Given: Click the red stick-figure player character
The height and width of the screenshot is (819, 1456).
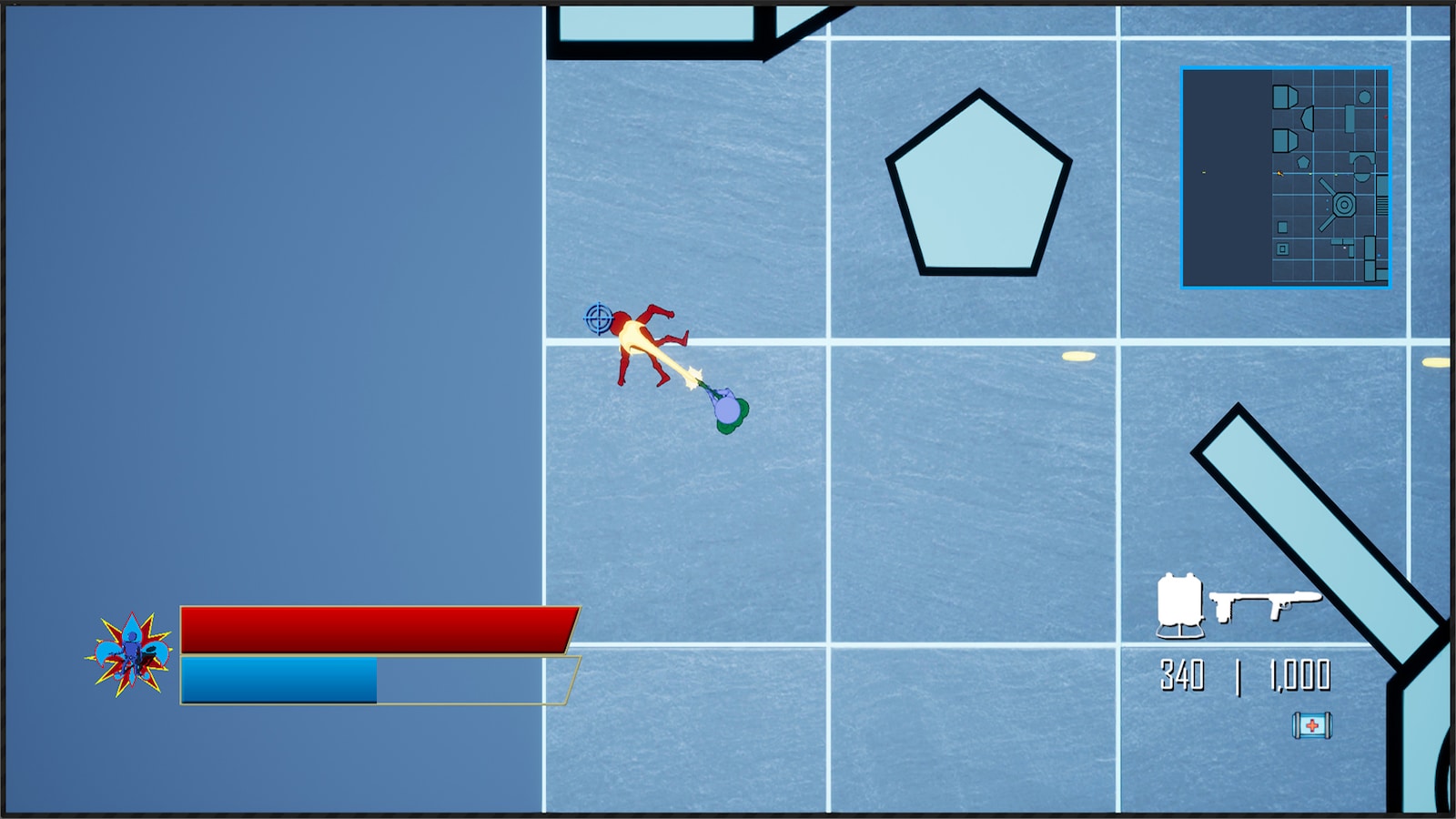Looking at the screenshot, I should click(x=637, y=346).
